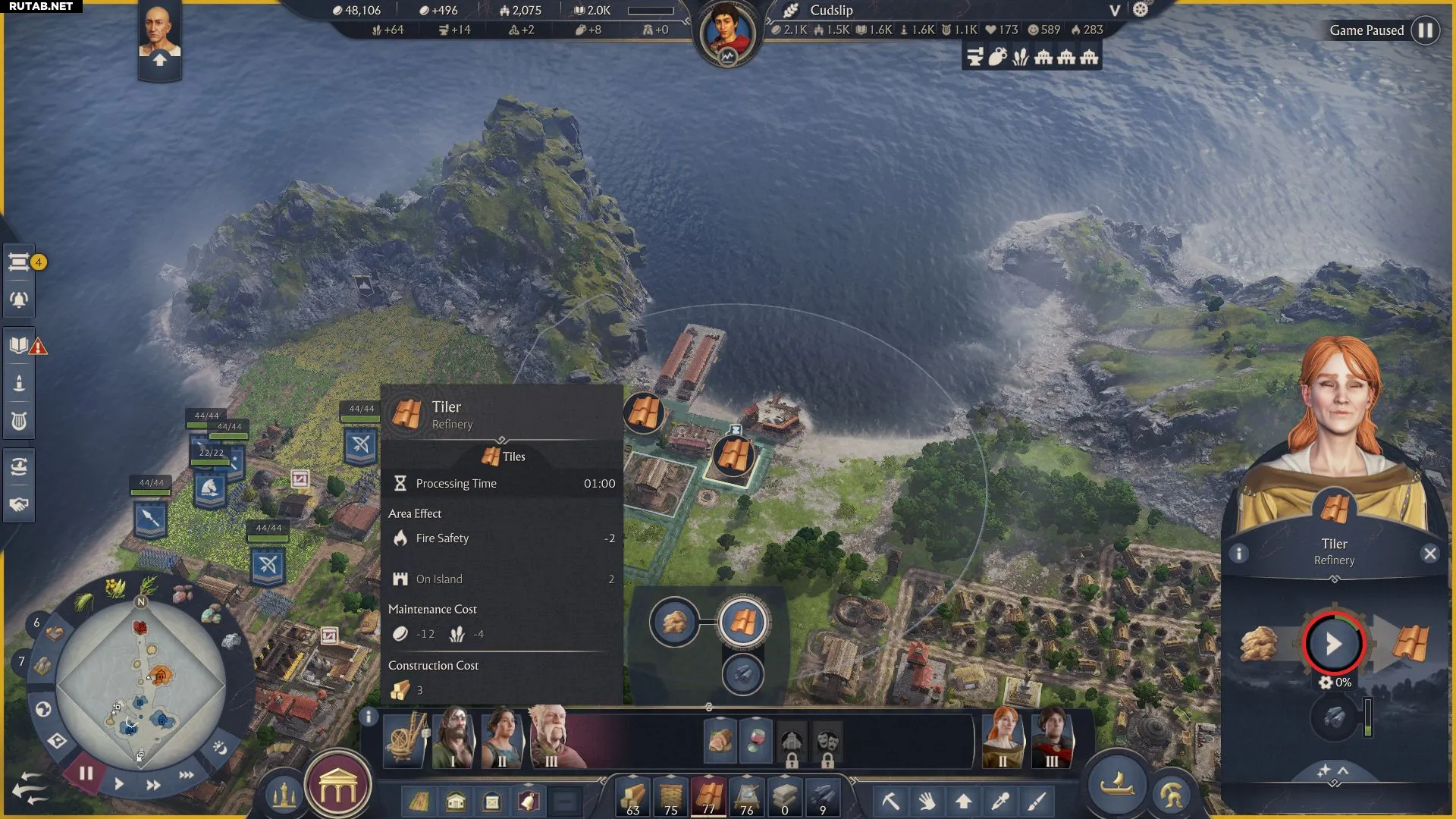Screen dimensions: 1456x819
Task: Open the Tiler info button
Action: [1239, 554]
